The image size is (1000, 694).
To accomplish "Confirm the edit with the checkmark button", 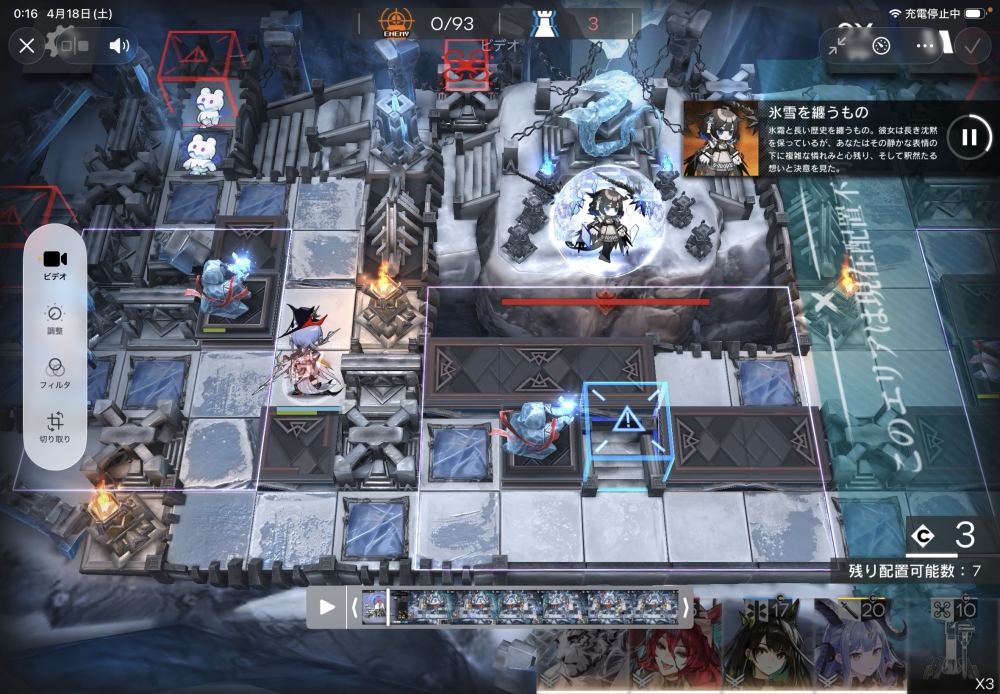I will [971, 45].
